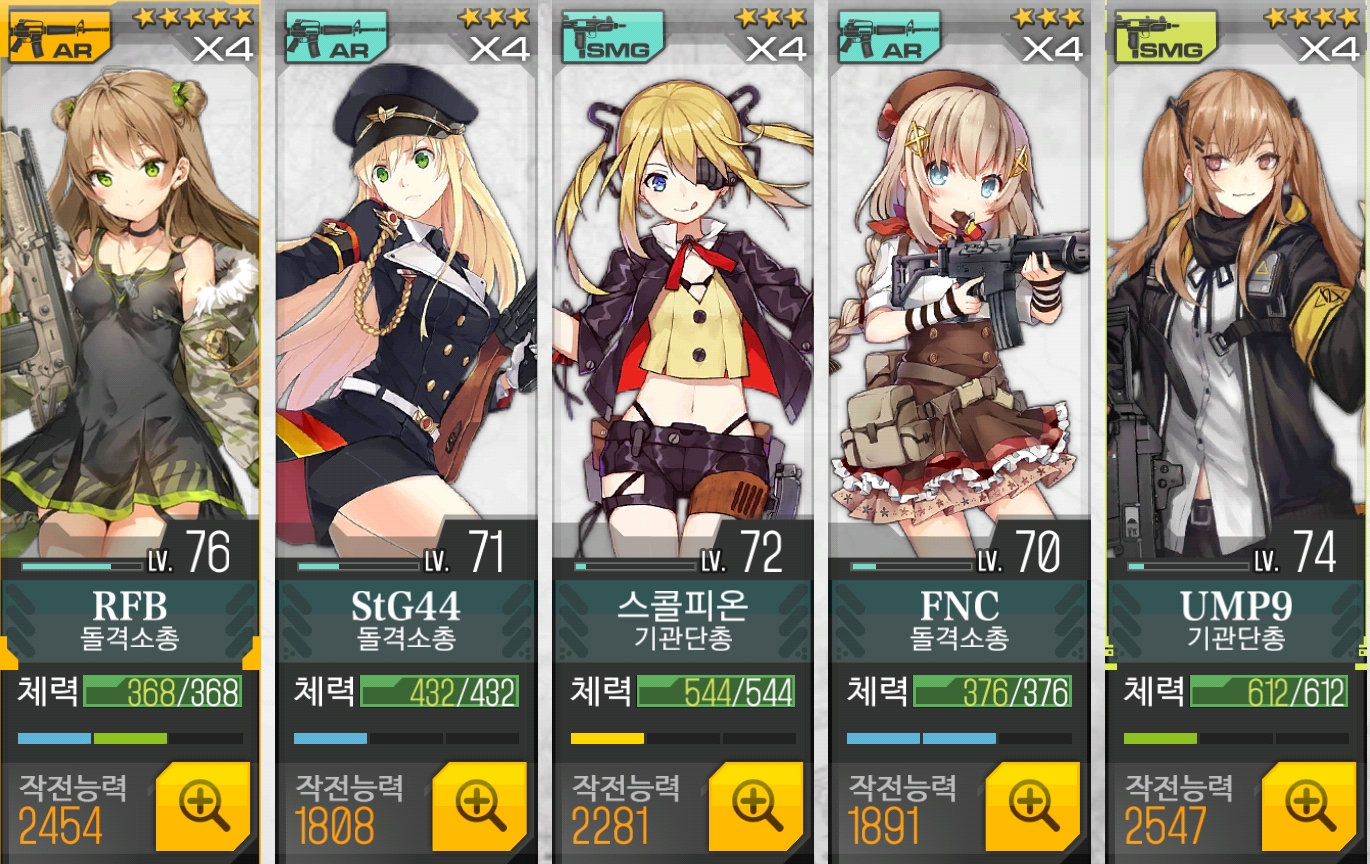Select the UMP9 character card
The height and width of the screenshot is (864, 1370).
point(1236,300)
